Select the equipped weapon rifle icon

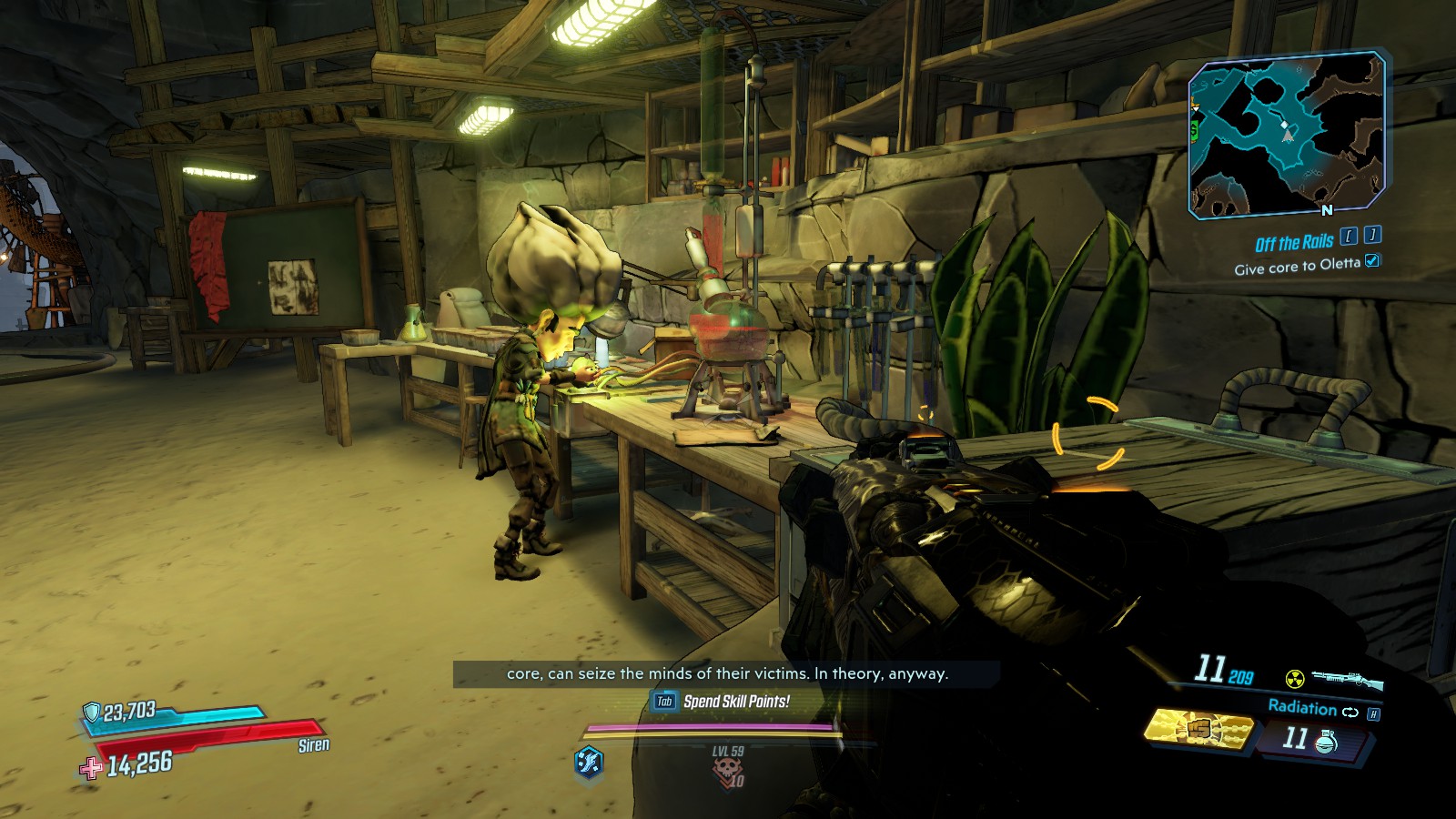pos(1347,679)
